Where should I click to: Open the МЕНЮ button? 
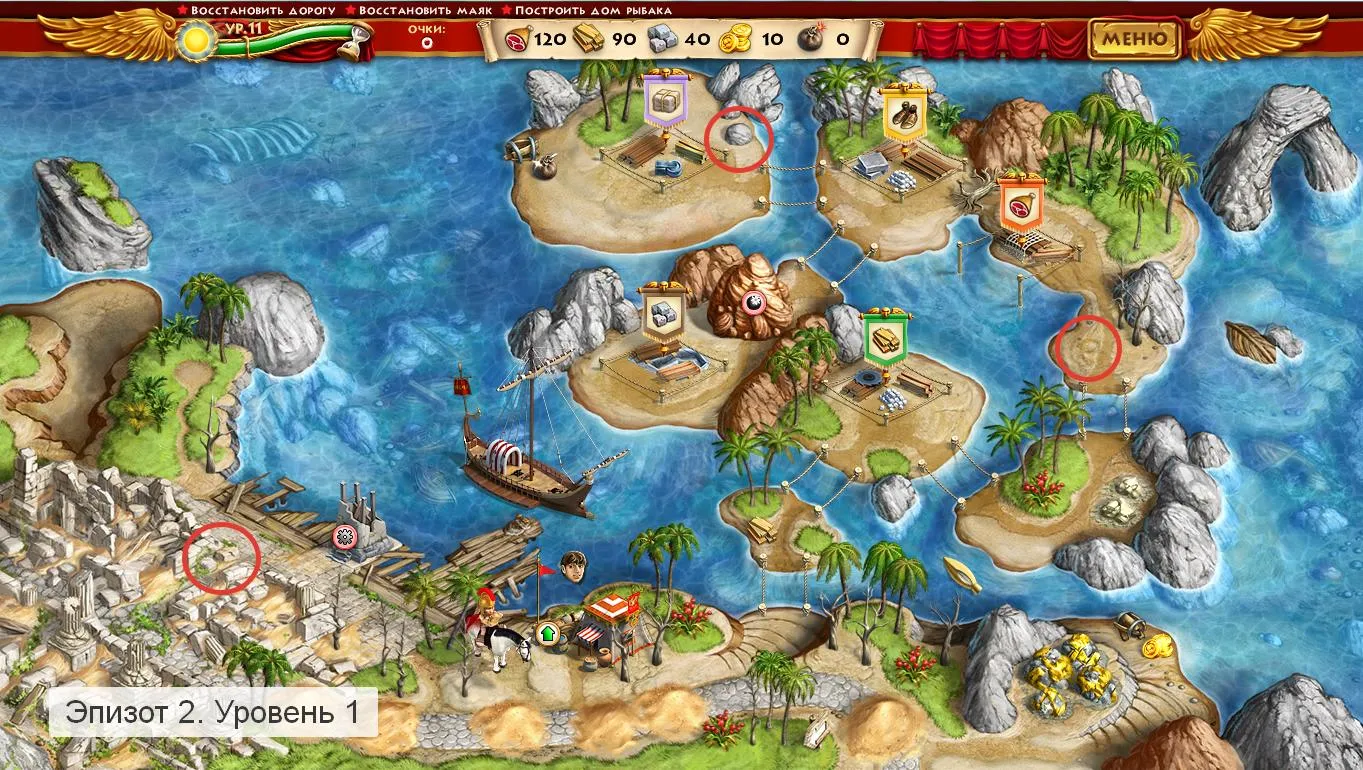1135,40
